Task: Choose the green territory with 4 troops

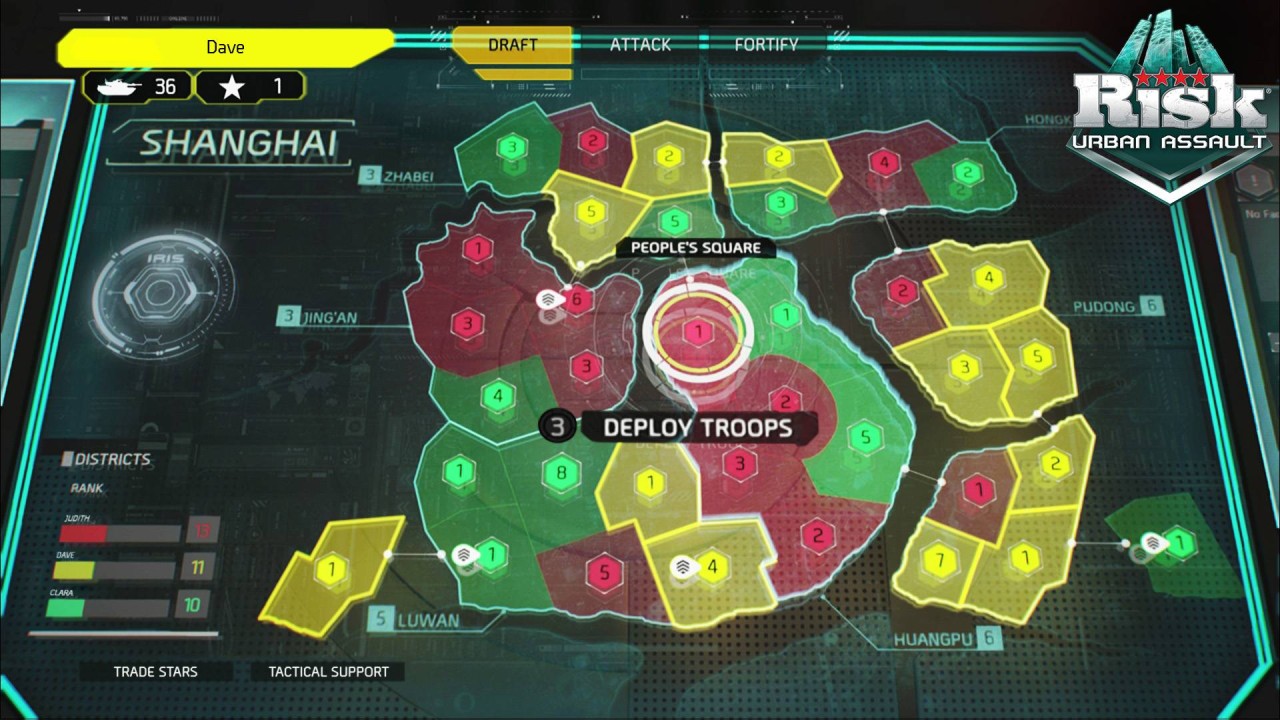Action: [497, 396]
